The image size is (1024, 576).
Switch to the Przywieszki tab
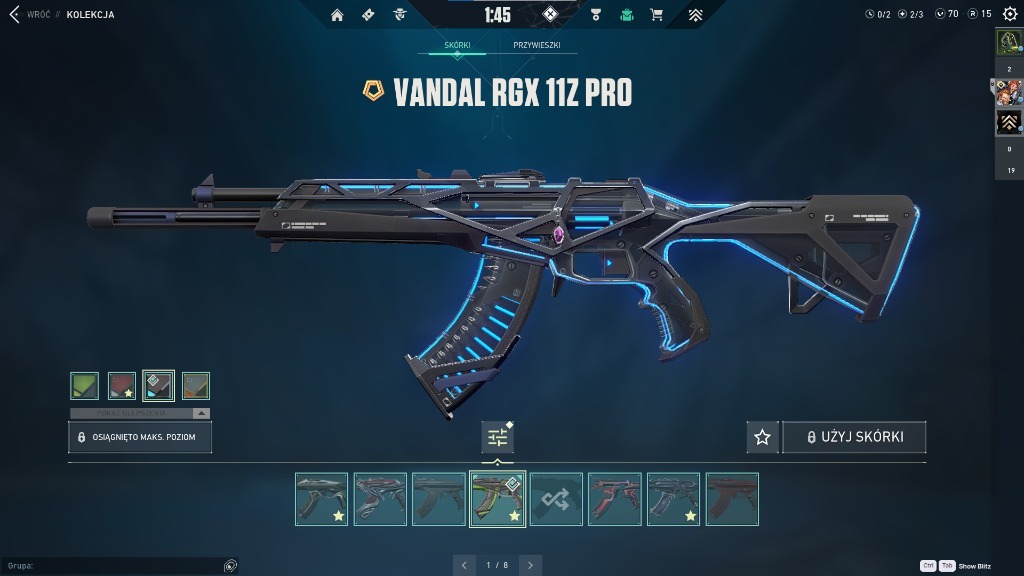[537, 46]
